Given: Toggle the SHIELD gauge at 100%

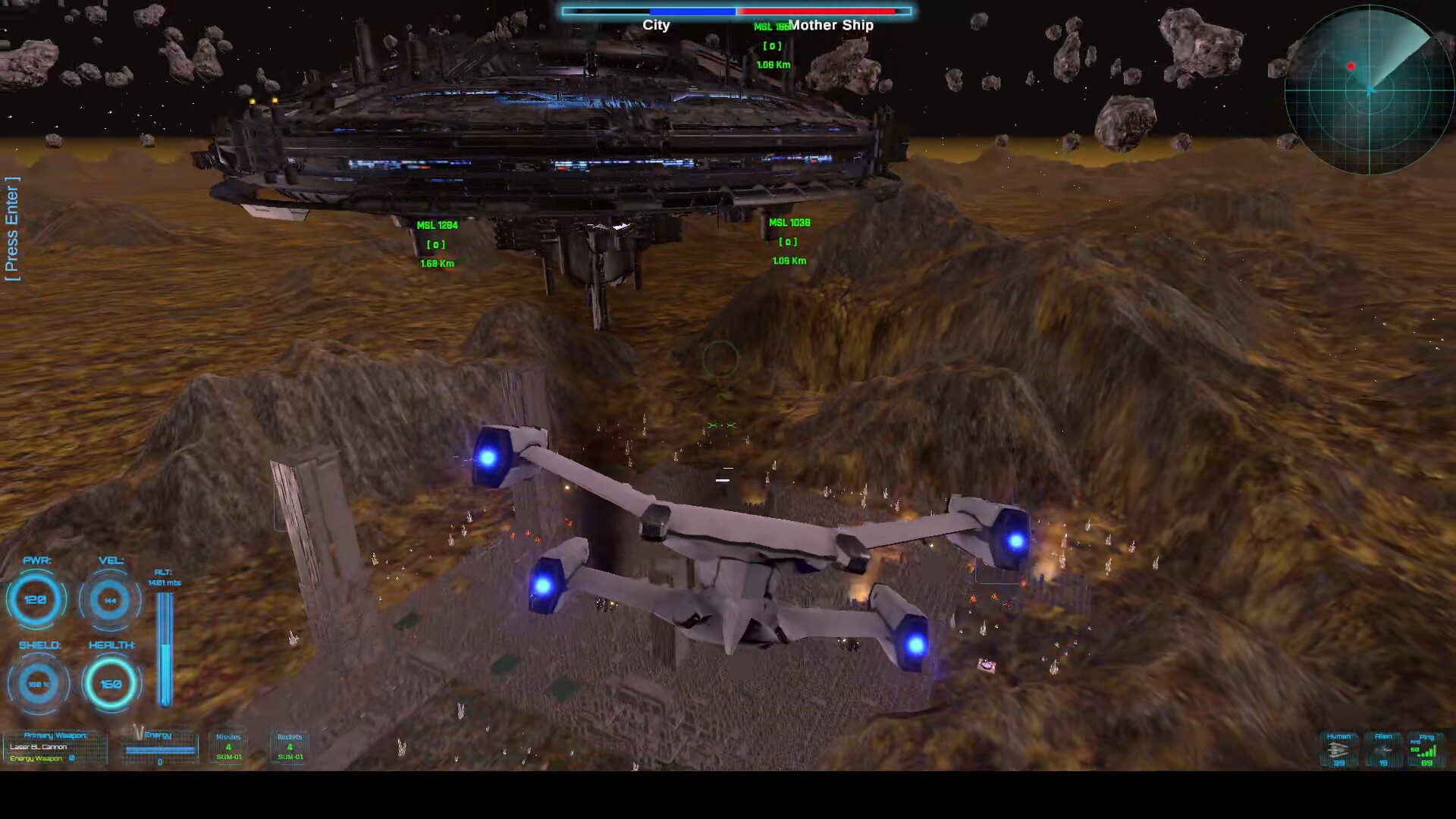Looking at the screenshot, I should pyautogui.click(x=38, y=682).
